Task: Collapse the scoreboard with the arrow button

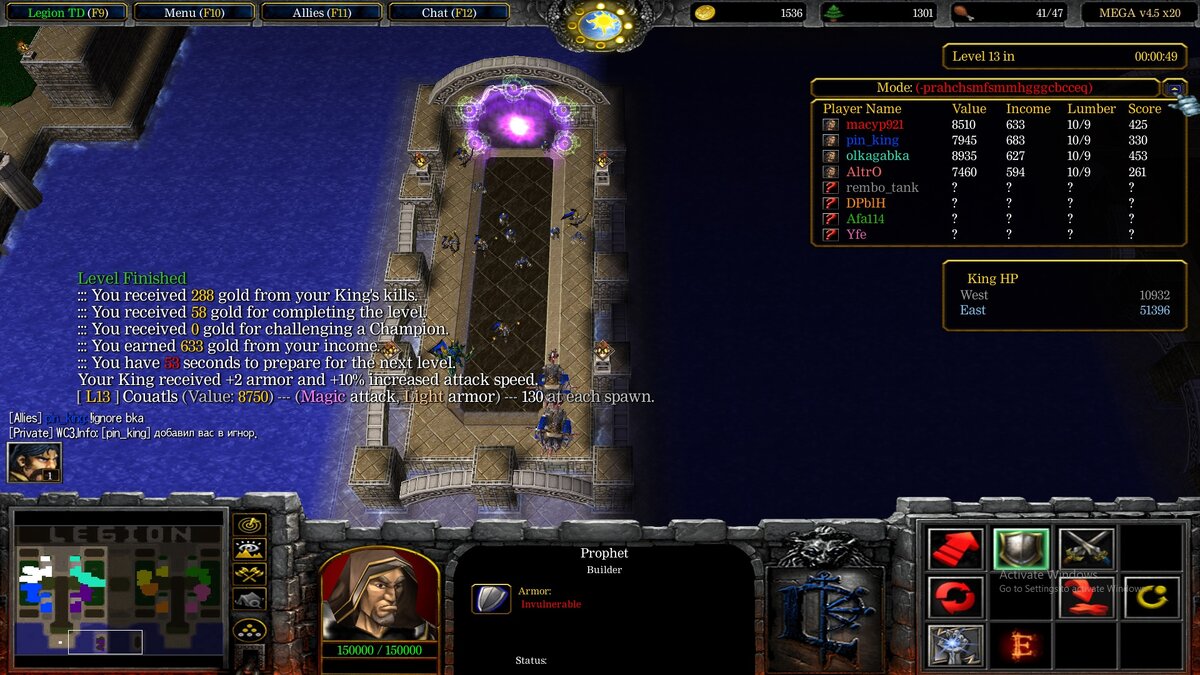Action: (1175, 88)
